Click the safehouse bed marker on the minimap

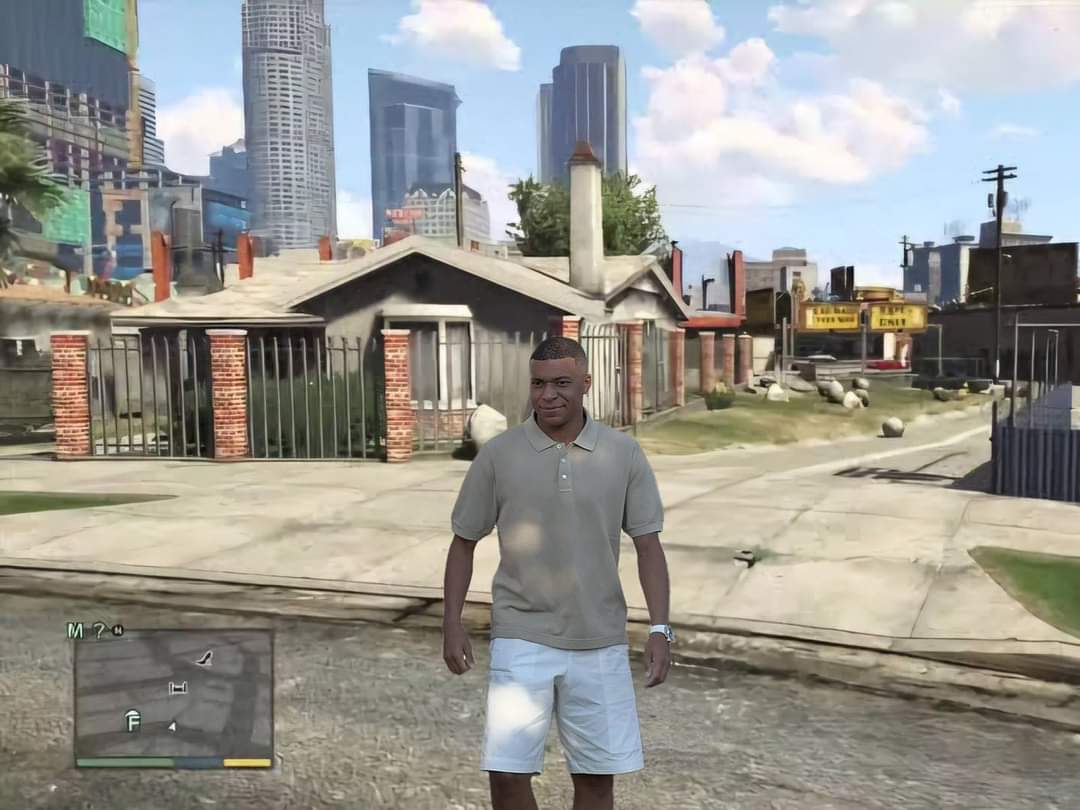click(x=178, y=687)
